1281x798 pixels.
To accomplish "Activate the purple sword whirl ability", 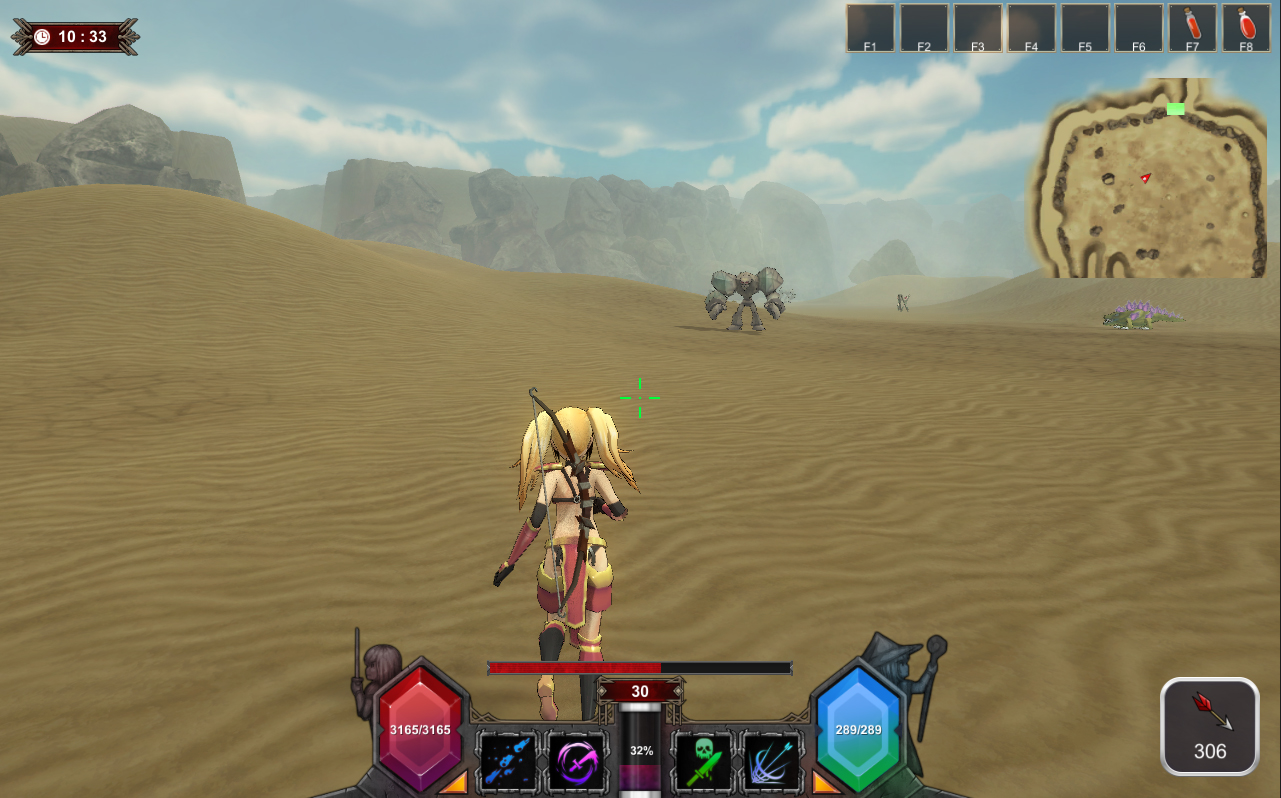I will point(578,761).
